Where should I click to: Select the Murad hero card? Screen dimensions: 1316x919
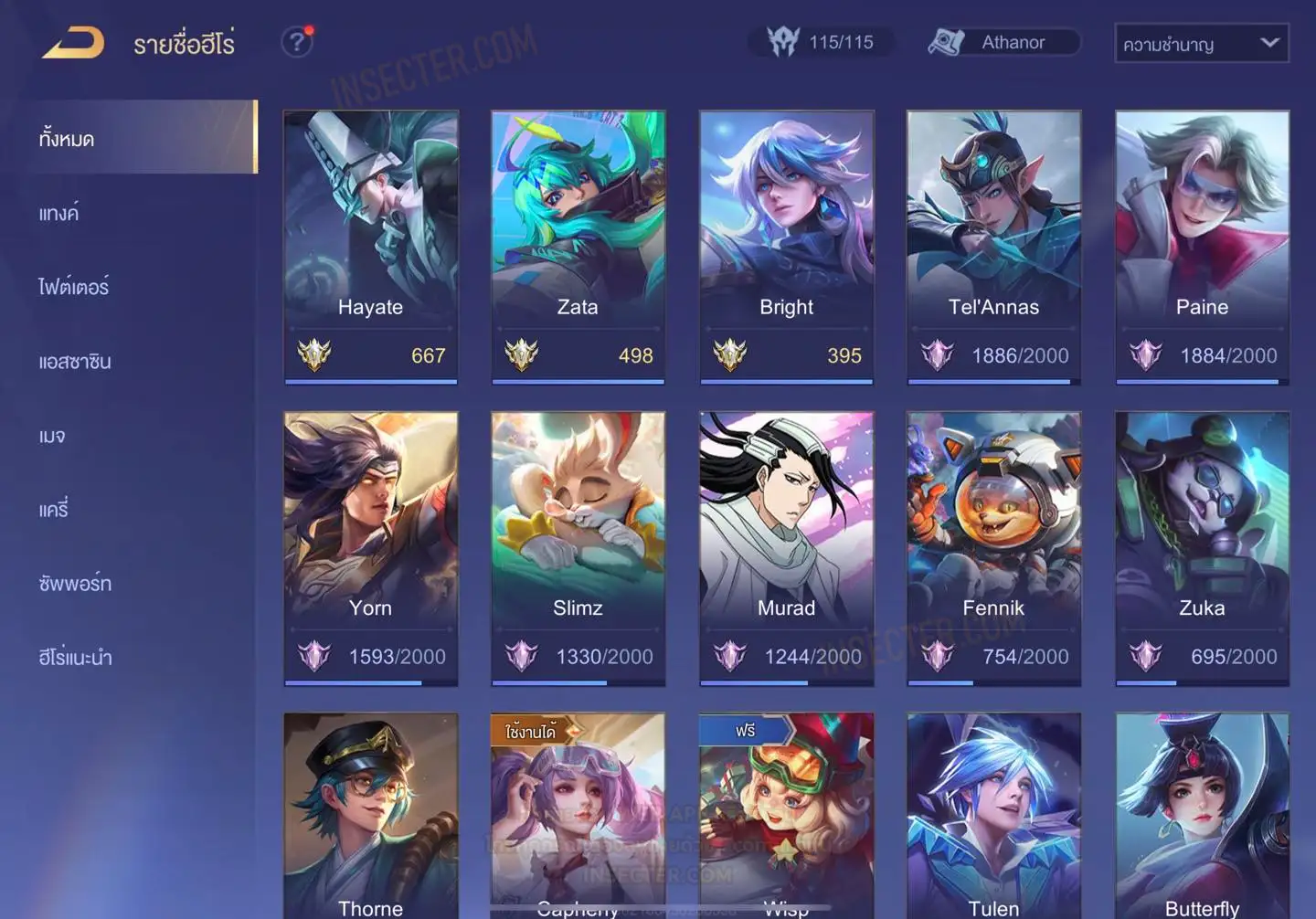[x=786, y=548]
